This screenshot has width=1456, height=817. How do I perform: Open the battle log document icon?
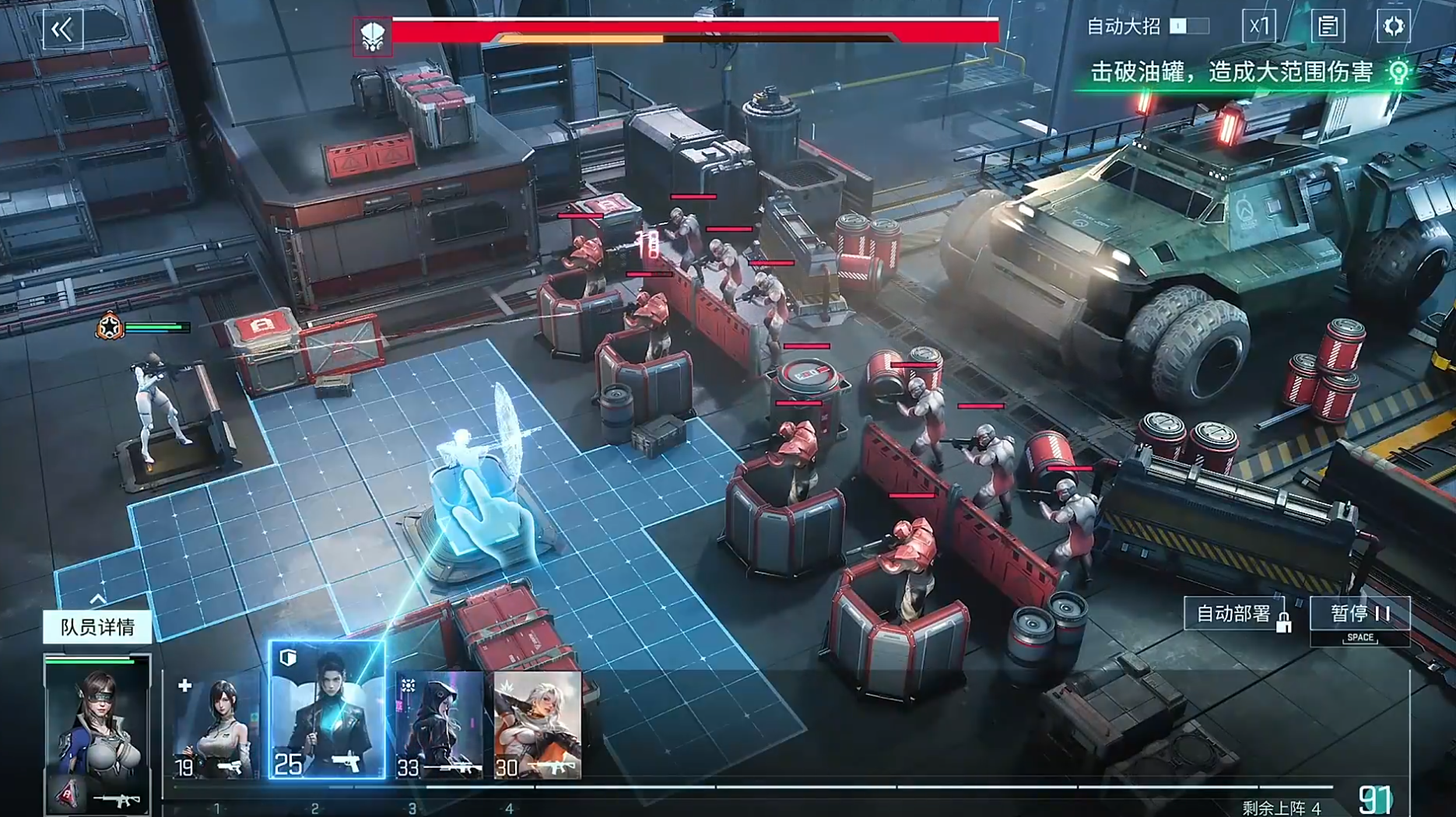tap(1328, 26)
